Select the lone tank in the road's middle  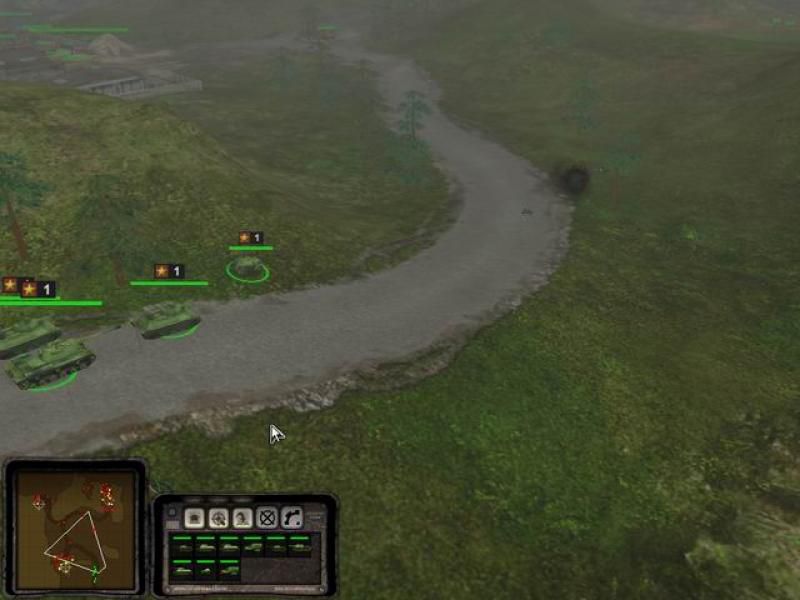click(165, 319)
